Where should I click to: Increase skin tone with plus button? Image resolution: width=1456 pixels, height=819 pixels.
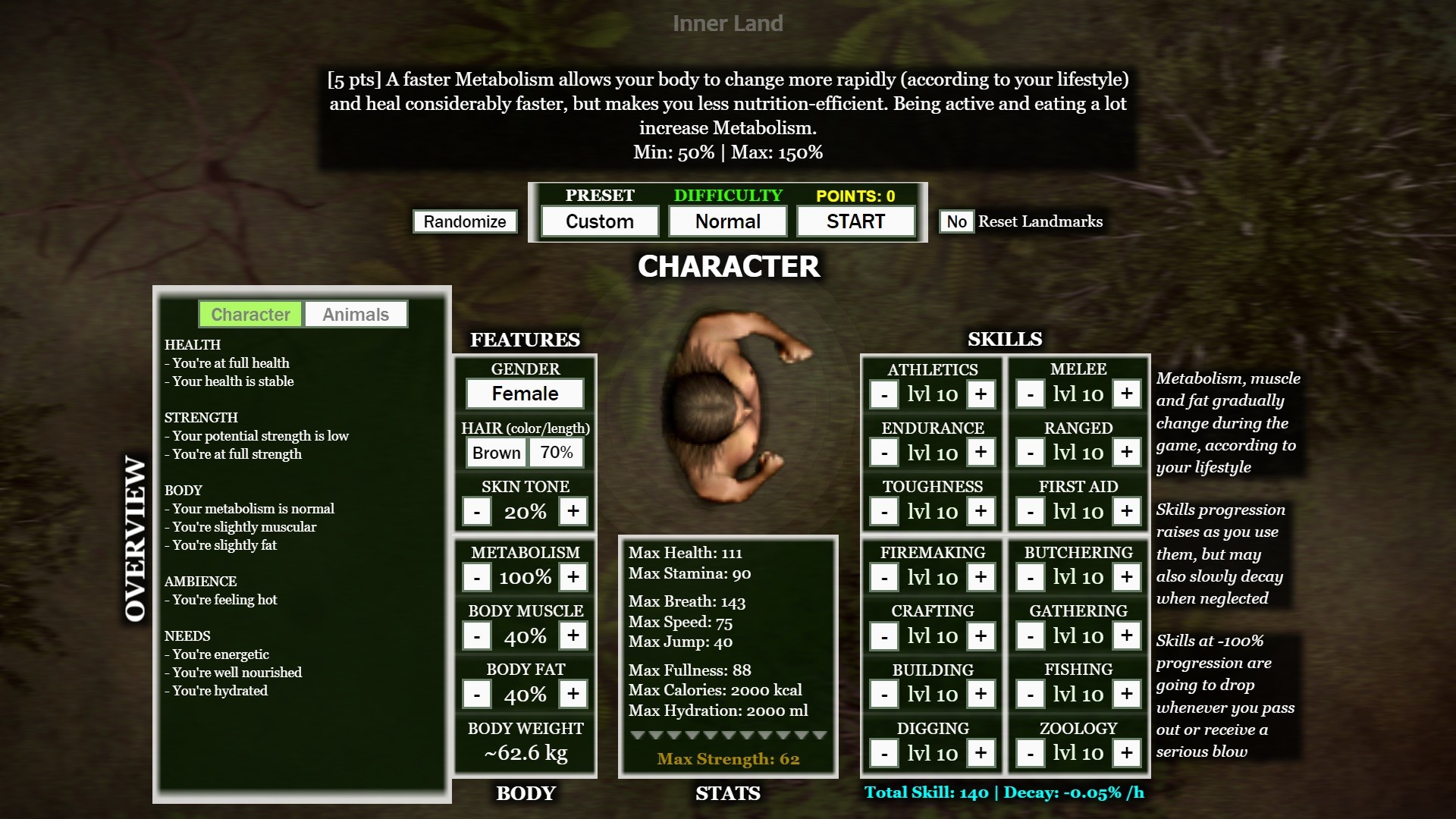(573, 511)
